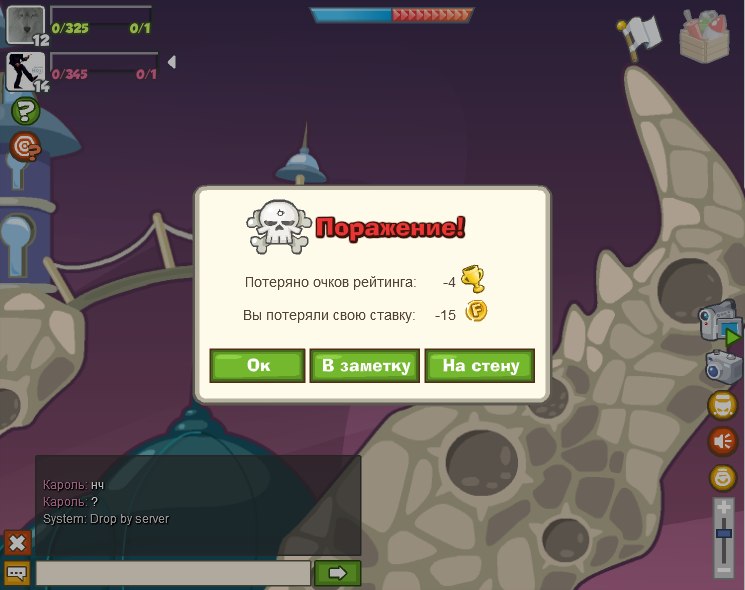Screen dimensions: 745x590
Task: Select the kicking figure player avatar
Action: [24, 72]
